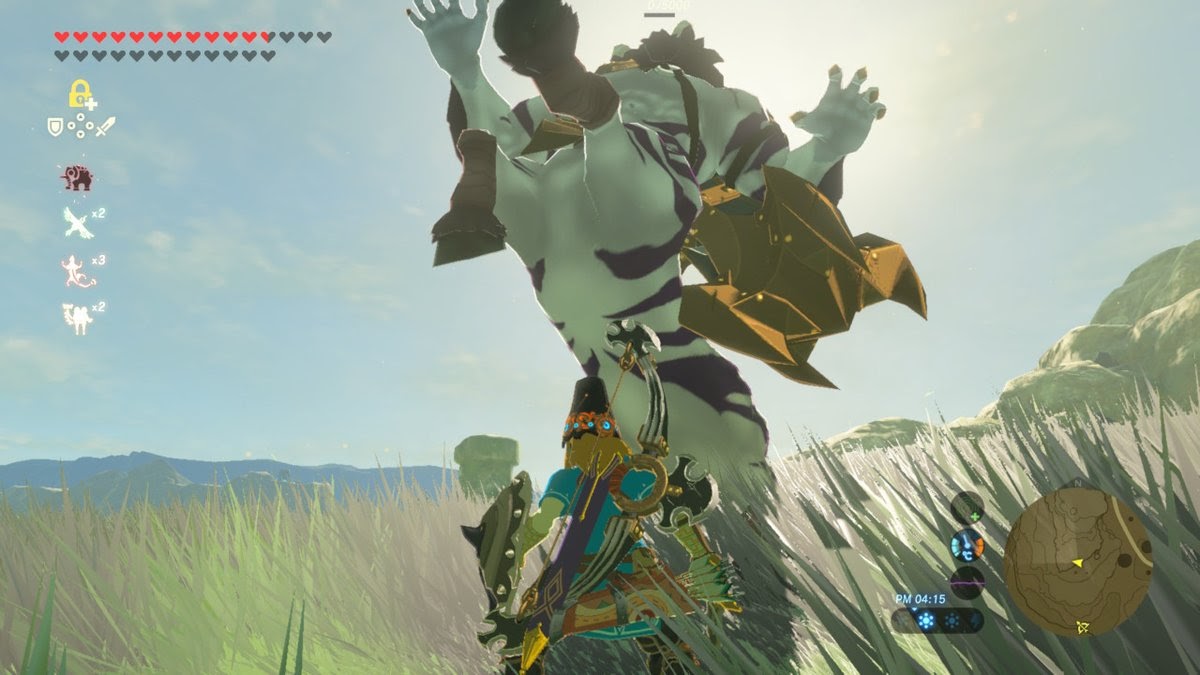
Task: Open the circular minimap
Action: pos(1077,562)
